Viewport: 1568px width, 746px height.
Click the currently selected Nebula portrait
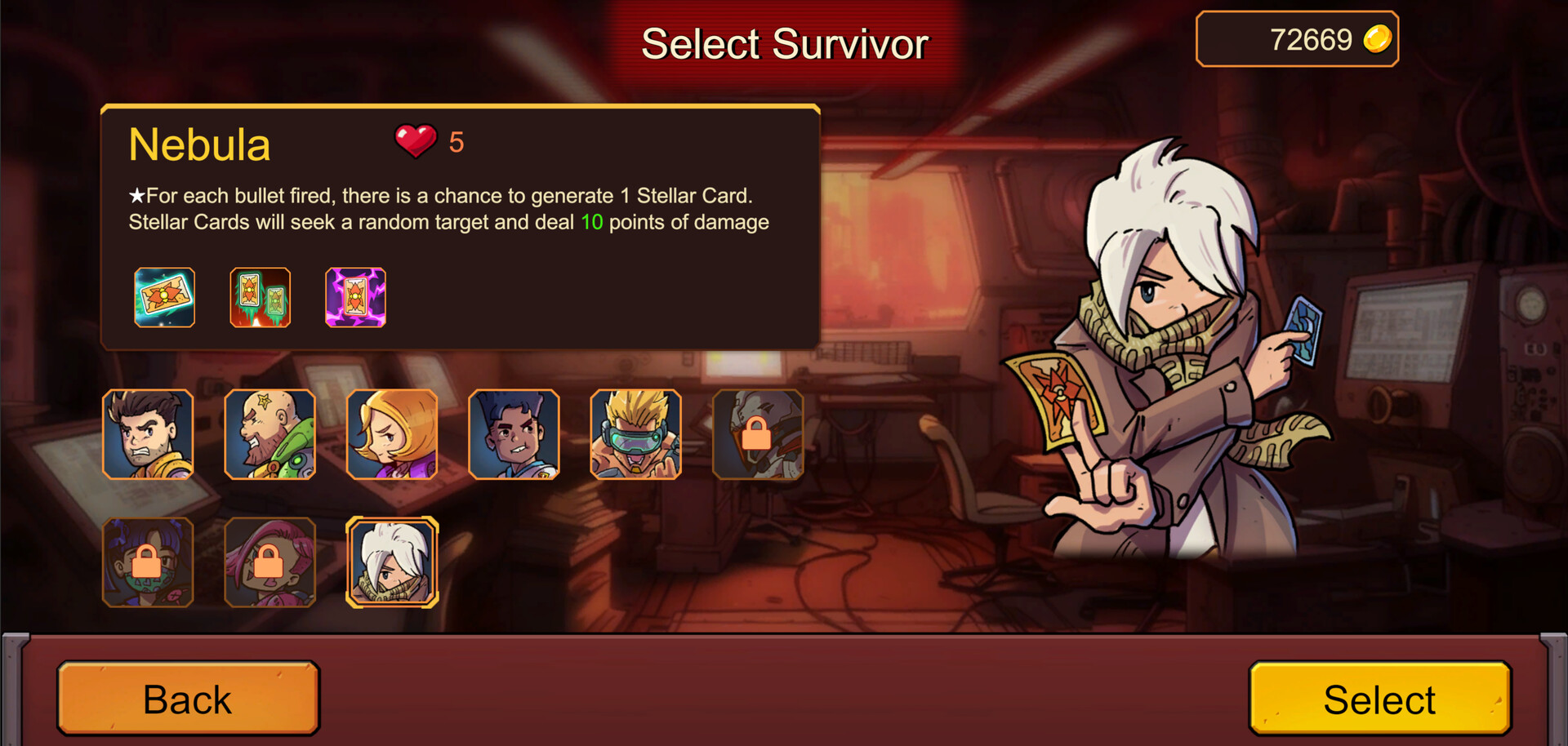coord(391,563)
